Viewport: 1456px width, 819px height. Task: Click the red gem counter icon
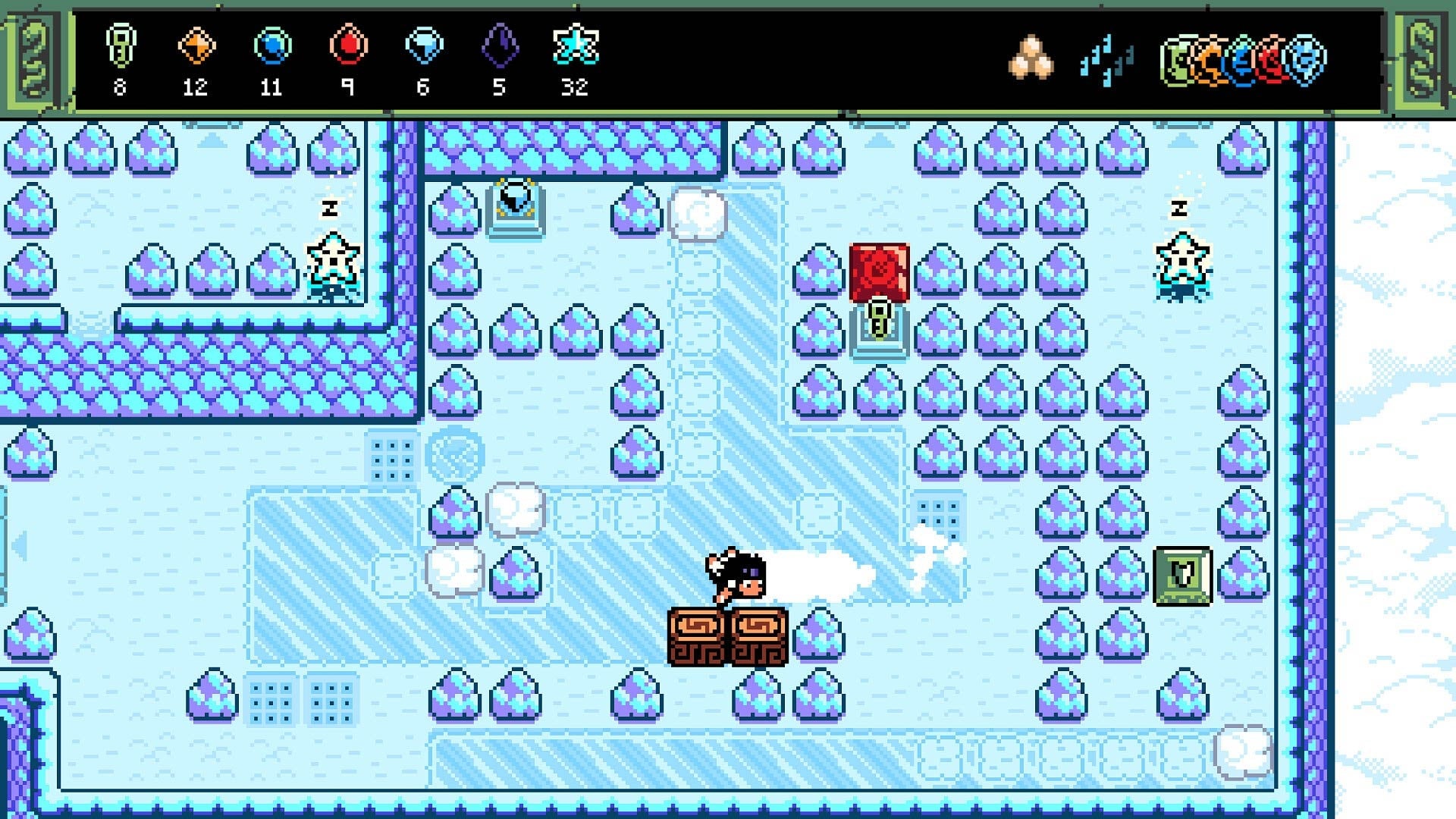coord(349,47)
